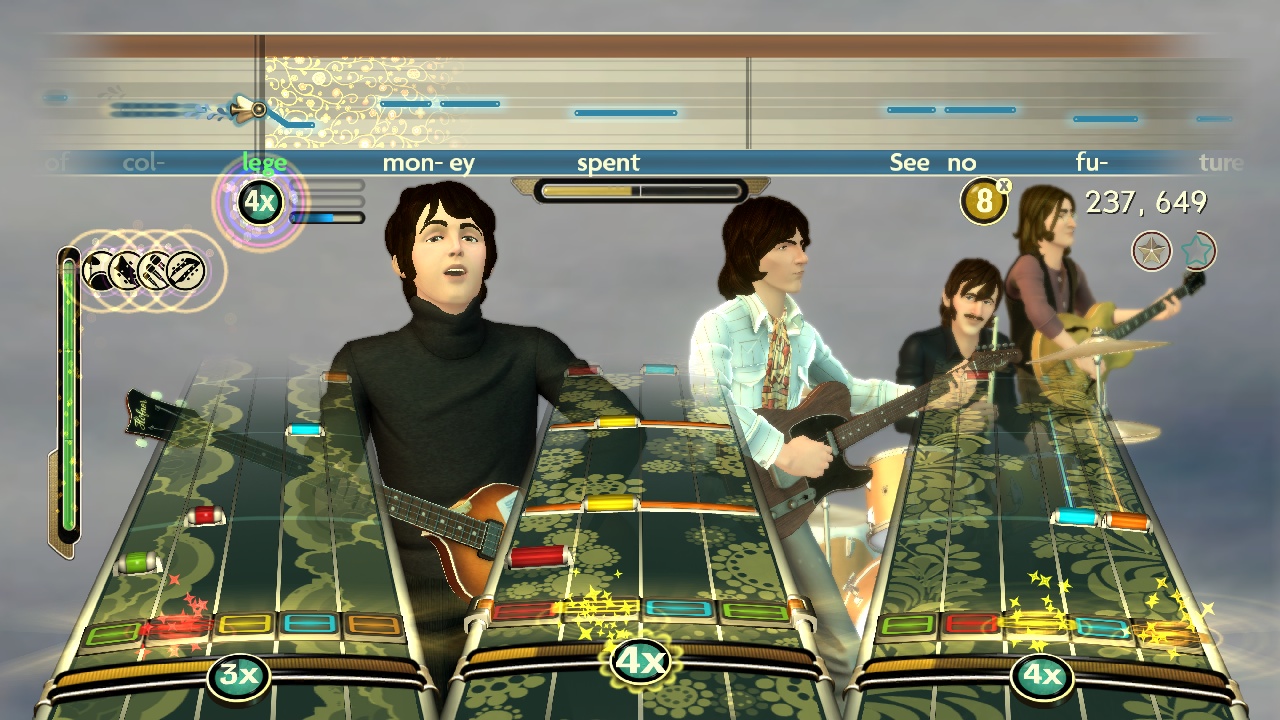1280x720 pixels.
Task: Click the lyric word 'spent' in the lyrics bar
Action: tap(607, 161)
